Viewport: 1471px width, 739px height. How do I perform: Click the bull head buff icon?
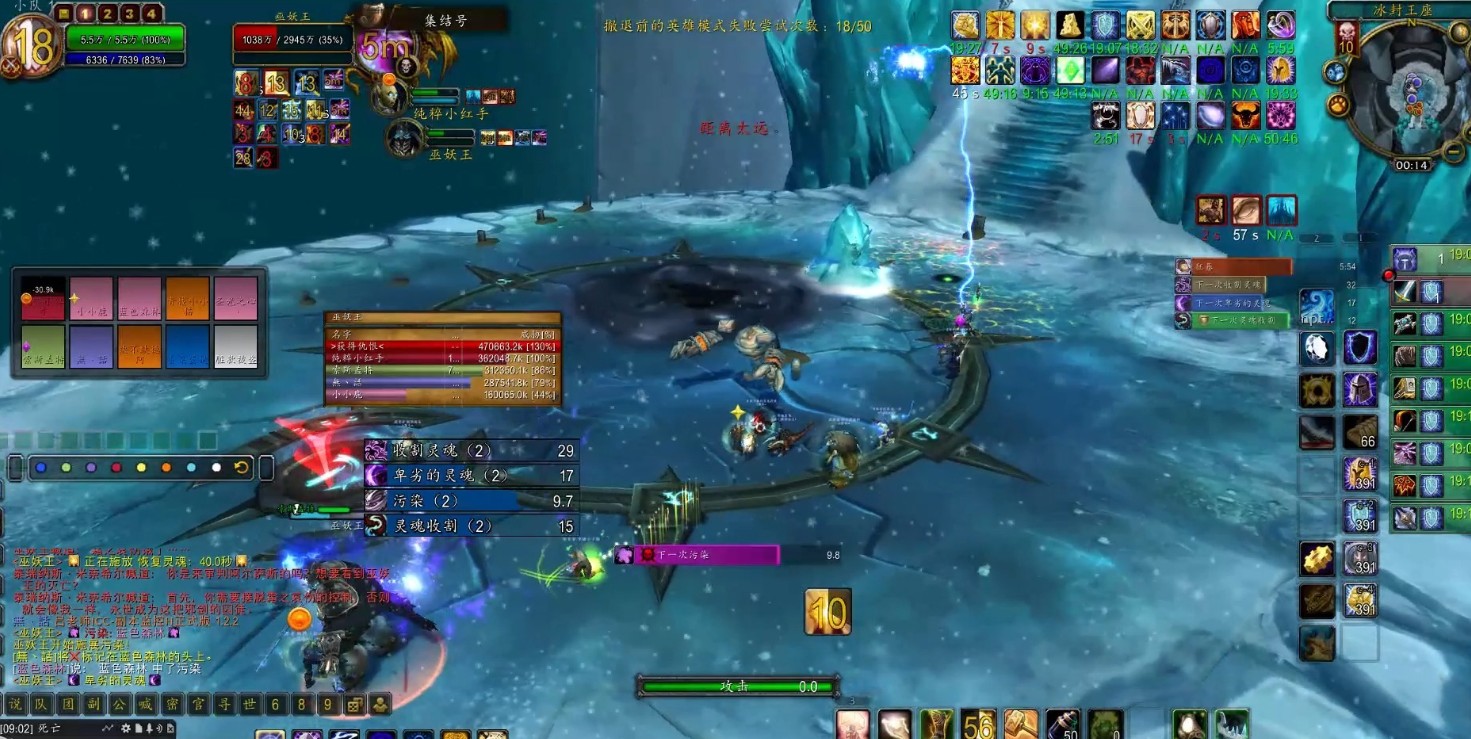pyautogui.click(x=1244, y=116)
